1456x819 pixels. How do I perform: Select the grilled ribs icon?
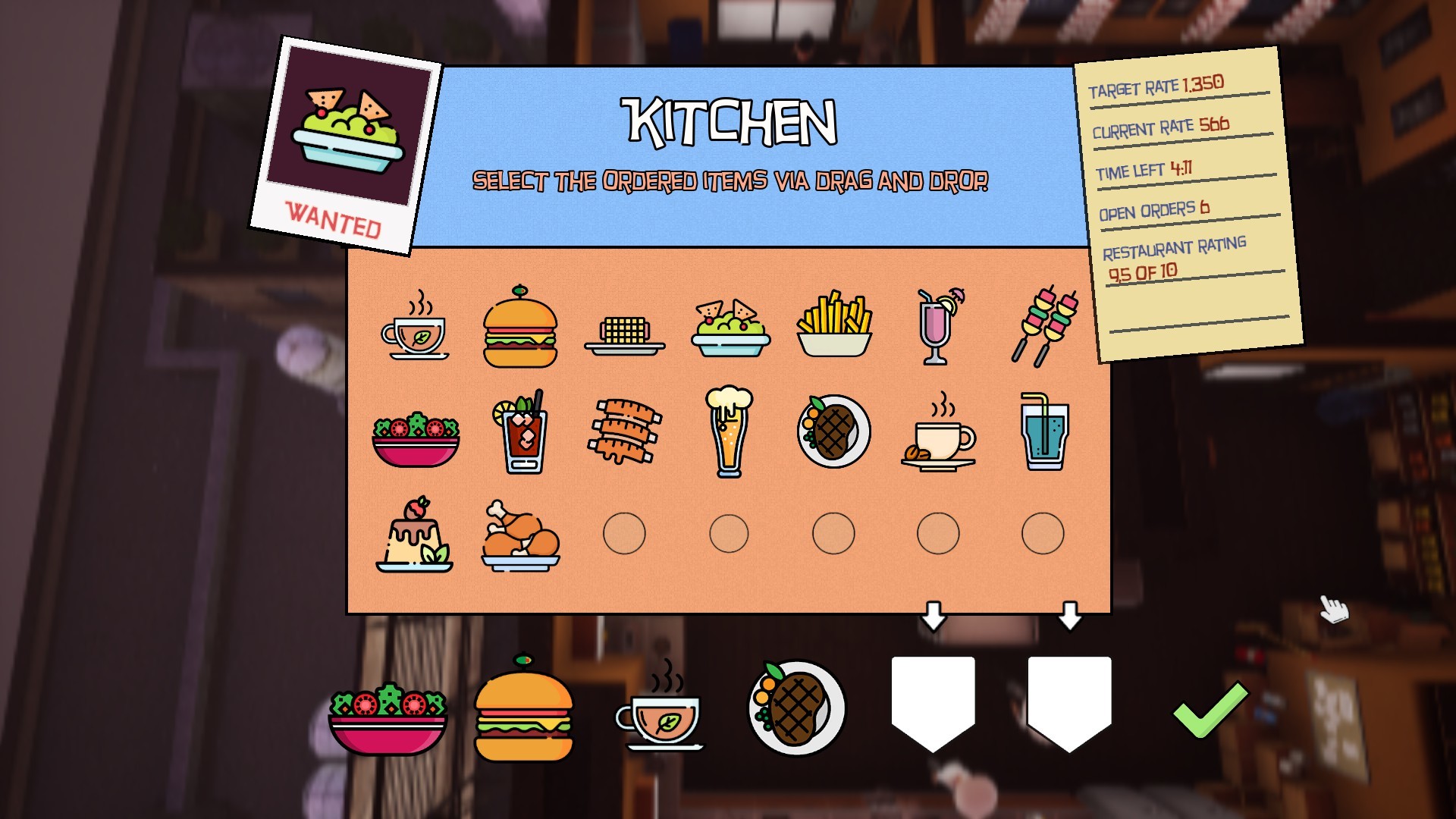(x=626, y=430)
